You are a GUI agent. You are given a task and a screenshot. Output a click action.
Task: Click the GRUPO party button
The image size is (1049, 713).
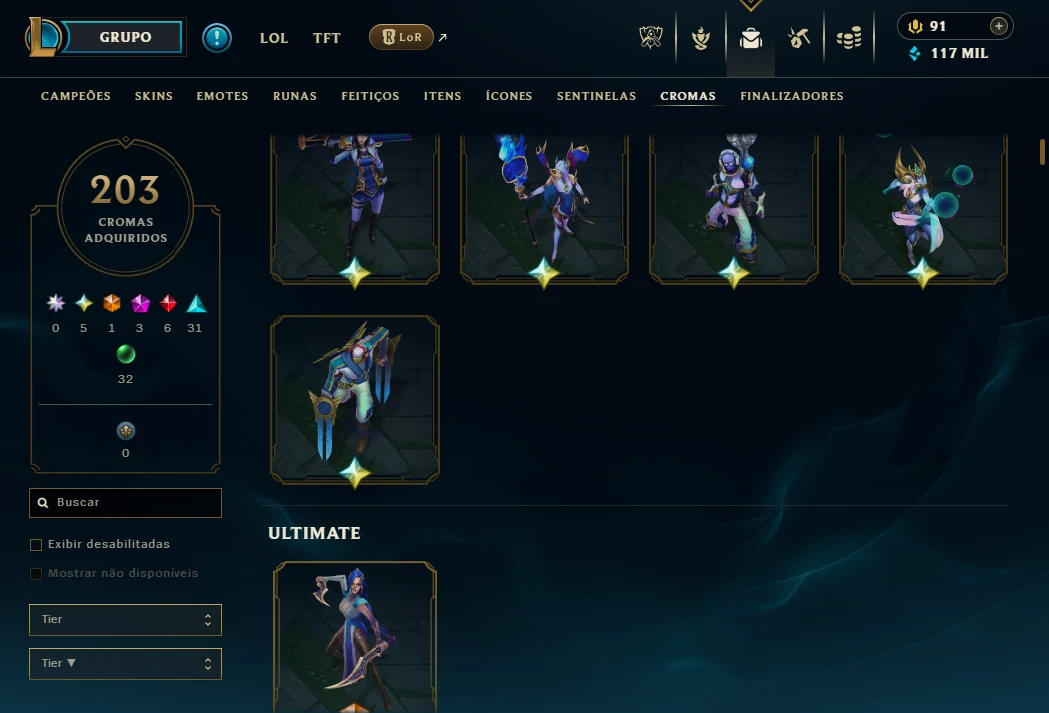point(125,37)
